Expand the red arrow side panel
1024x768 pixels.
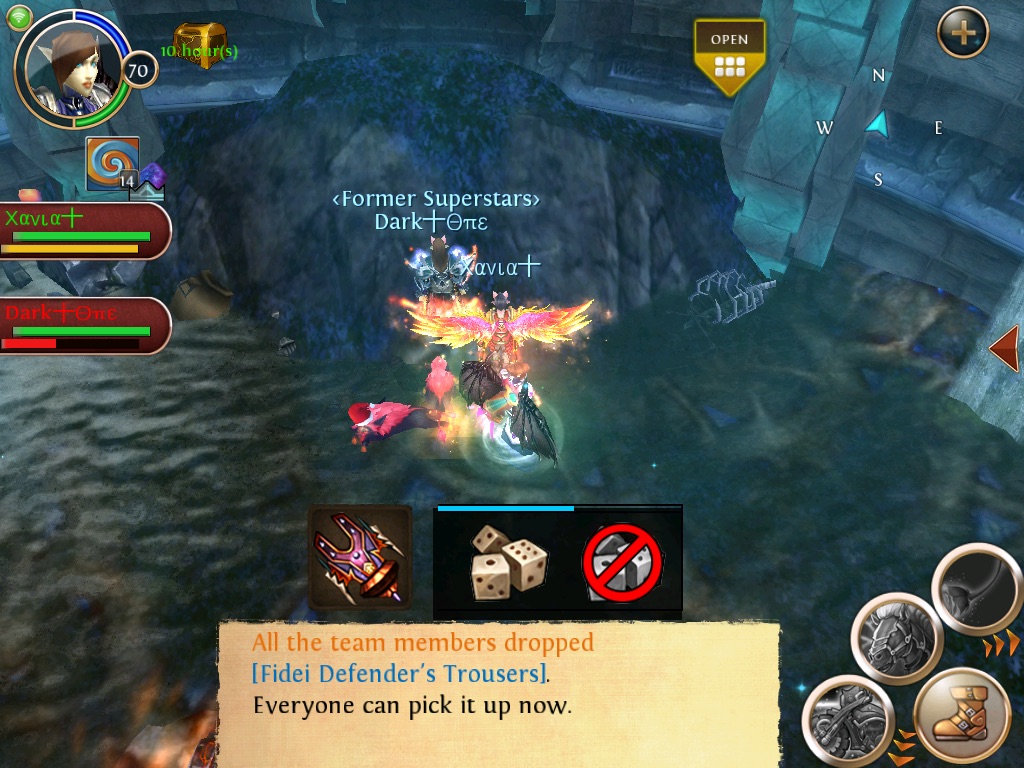pyautogui.click(x=1004, y=348)
